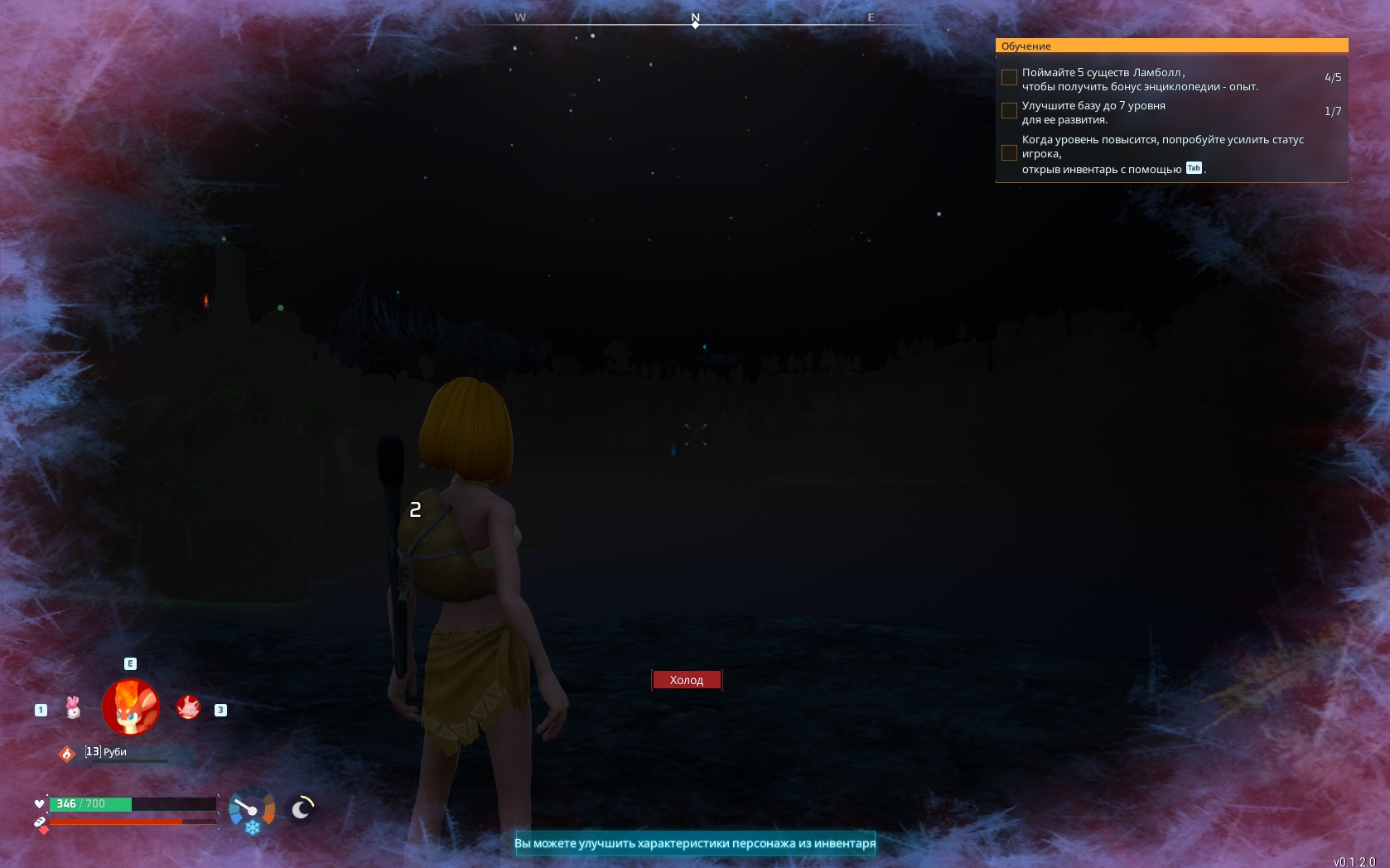The width and height of the screenshot is (1390, 868).
Task: Click the crescent moon time icon
Action: pyautogui.click(x=302, y=808)
